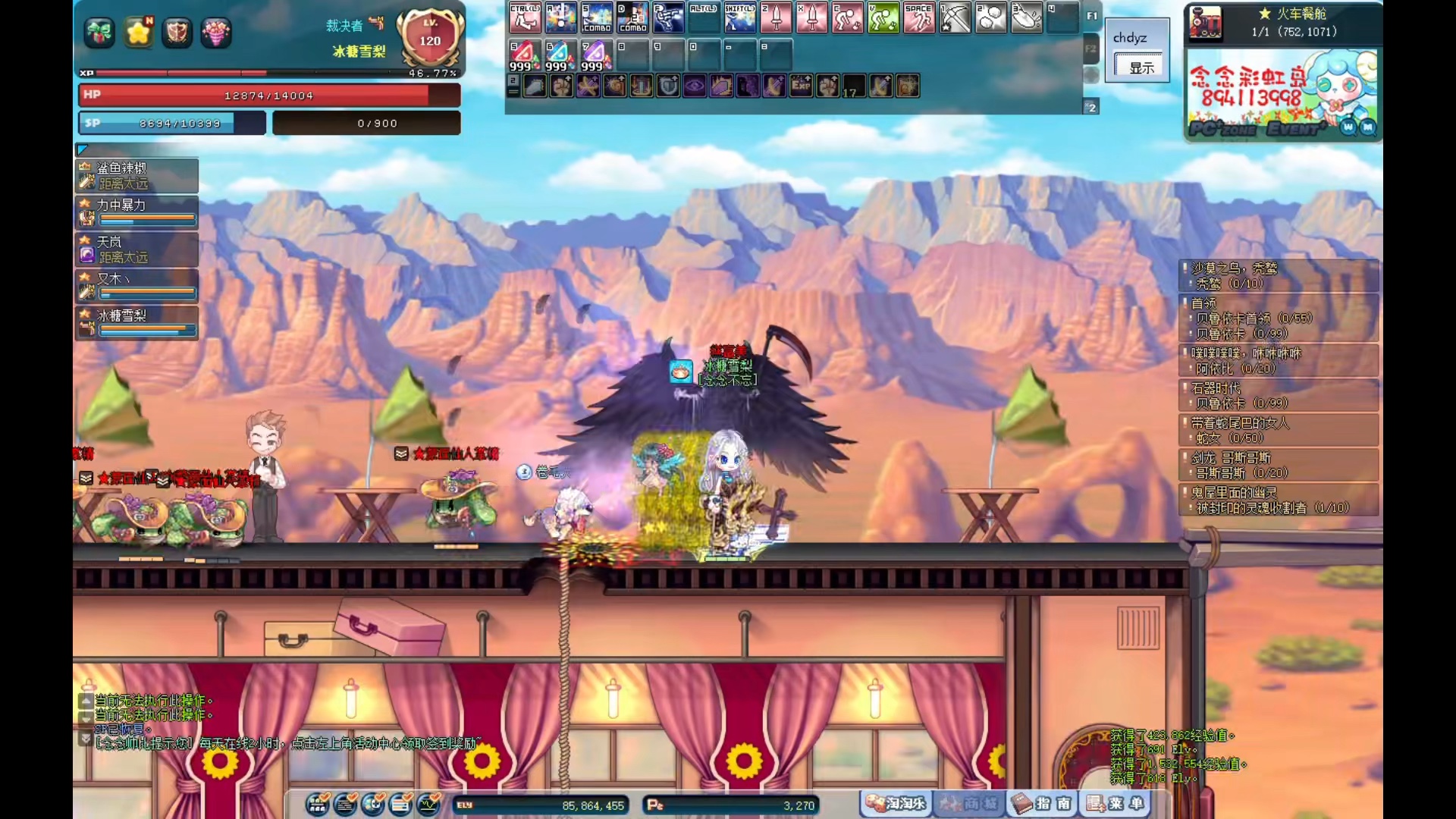Open the 菜单 menu button
The width and height of the screenshot is (1456, 819).
point(1116,803)
